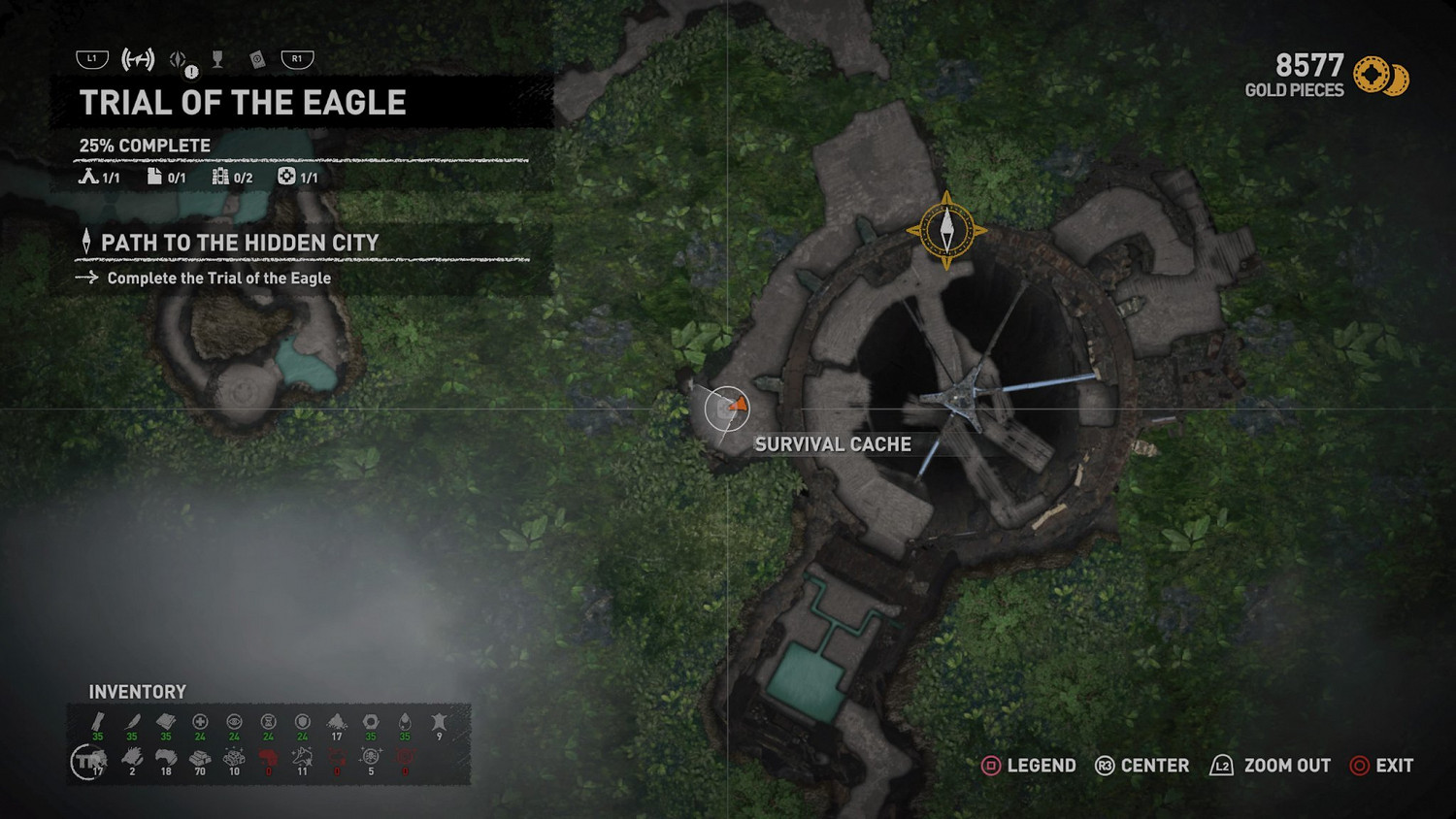The image size is (1456, 819).
Task: Select the droplet-shaped resource in the inventory
Action: coord(405,723)
